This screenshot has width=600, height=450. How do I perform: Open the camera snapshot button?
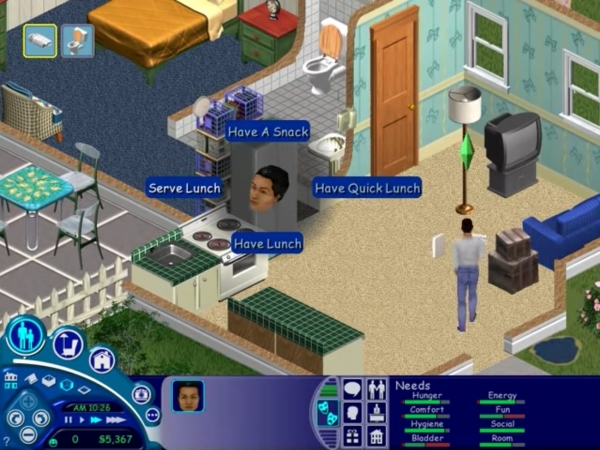pos(141,394)
